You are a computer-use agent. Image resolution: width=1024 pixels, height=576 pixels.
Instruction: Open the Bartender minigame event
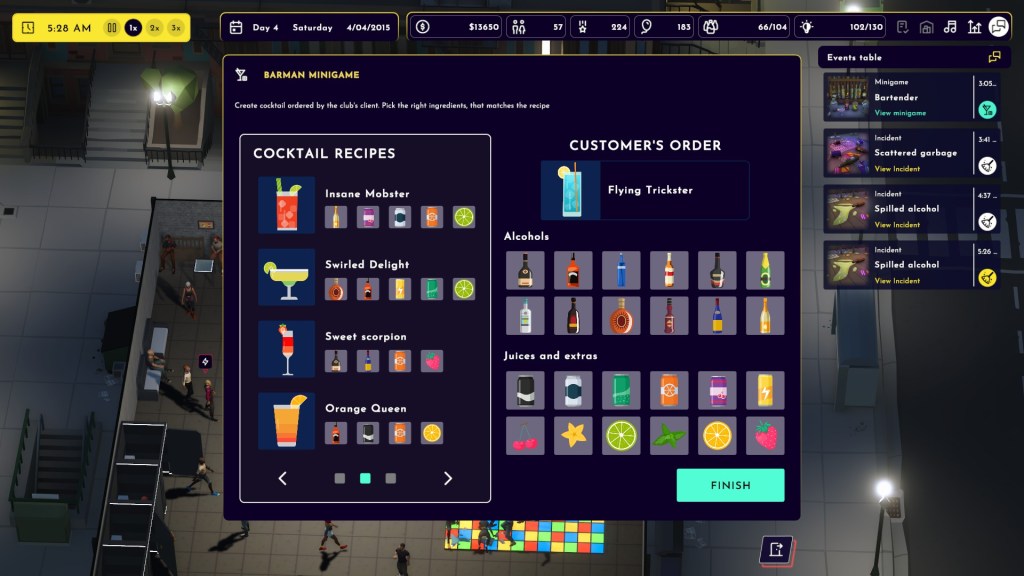pos(900,113)
